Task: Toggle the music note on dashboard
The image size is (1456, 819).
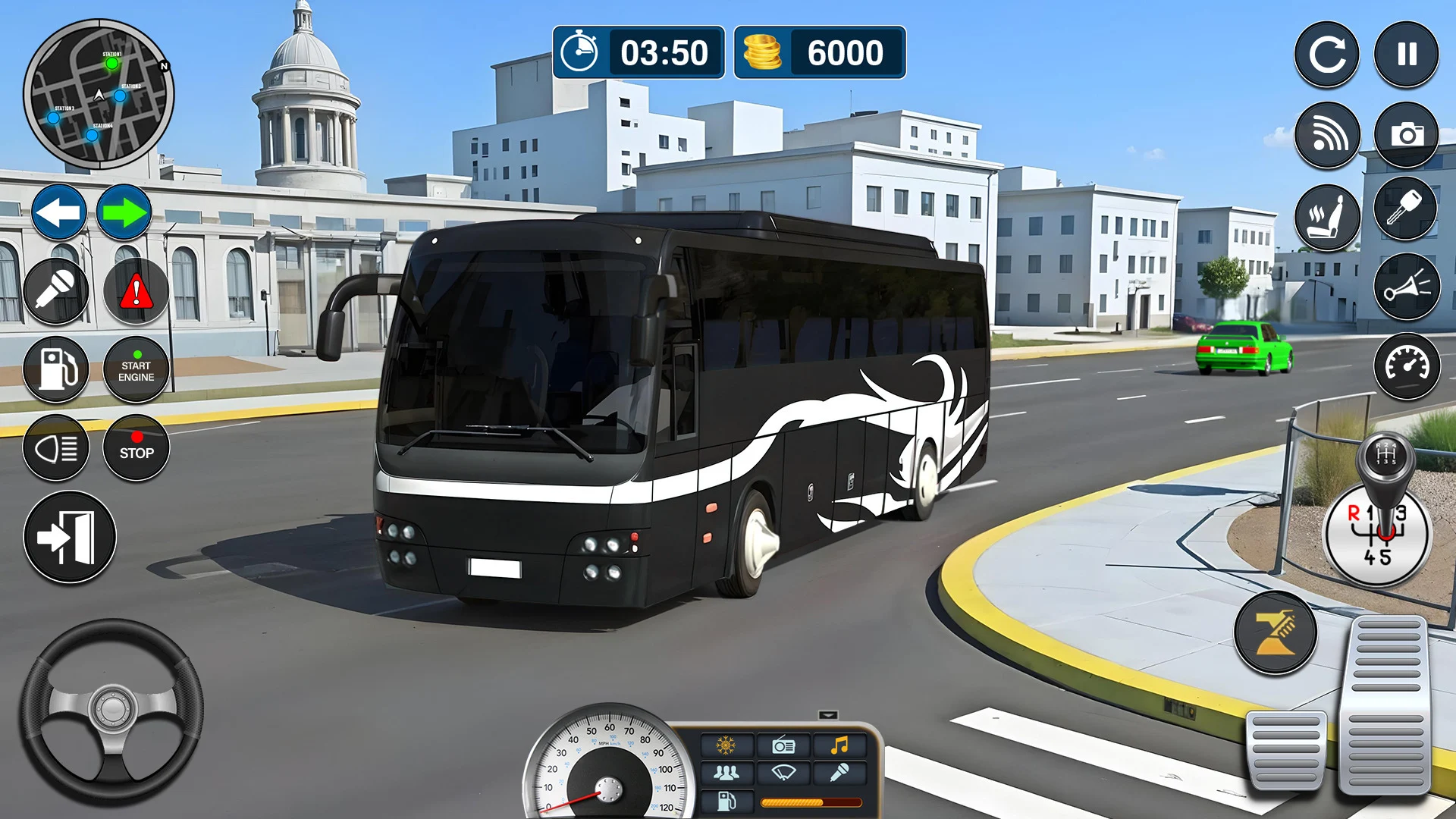Action: (839, 745)
